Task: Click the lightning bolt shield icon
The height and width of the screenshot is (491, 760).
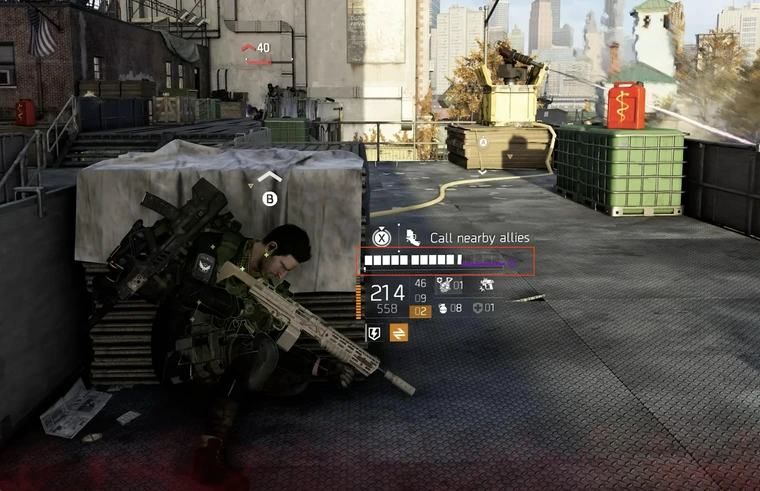Action: (374, 333)
